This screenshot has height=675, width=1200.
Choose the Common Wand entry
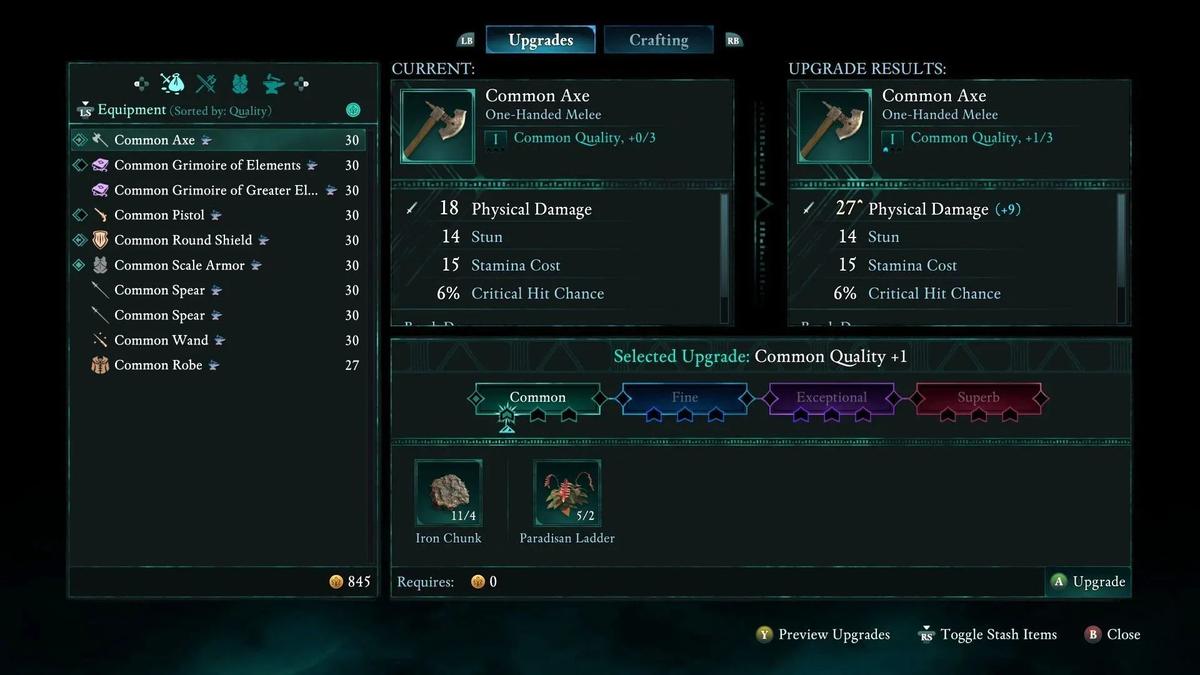click(x=161, y=340)
